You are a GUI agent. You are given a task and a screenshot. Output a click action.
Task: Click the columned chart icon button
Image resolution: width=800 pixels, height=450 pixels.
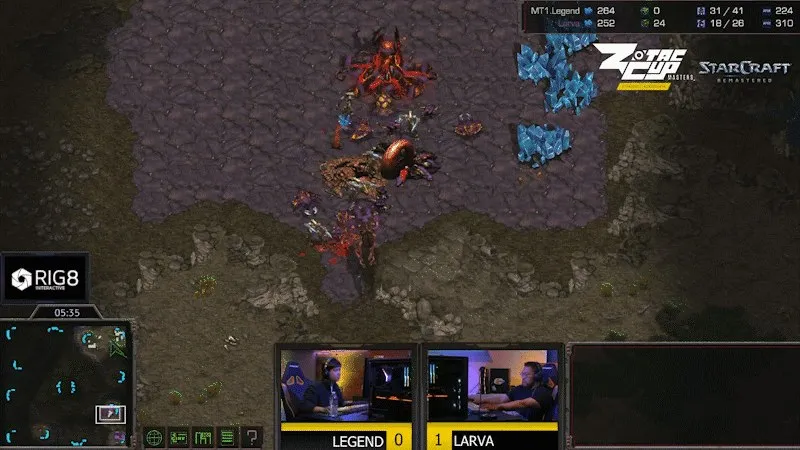pos(203,437)
